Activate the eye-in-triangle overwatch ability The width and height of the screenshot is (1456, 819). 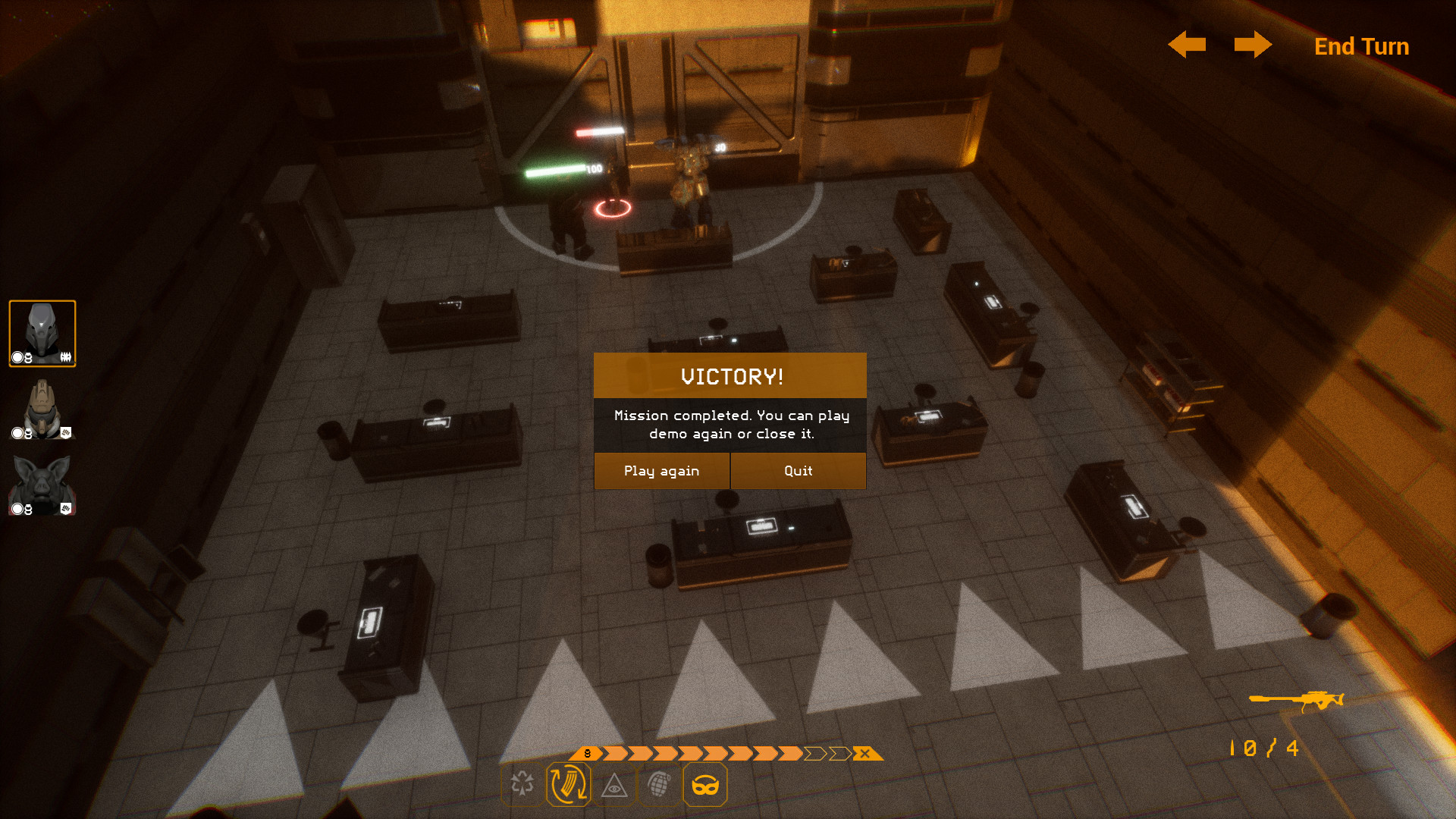point(614,786)
